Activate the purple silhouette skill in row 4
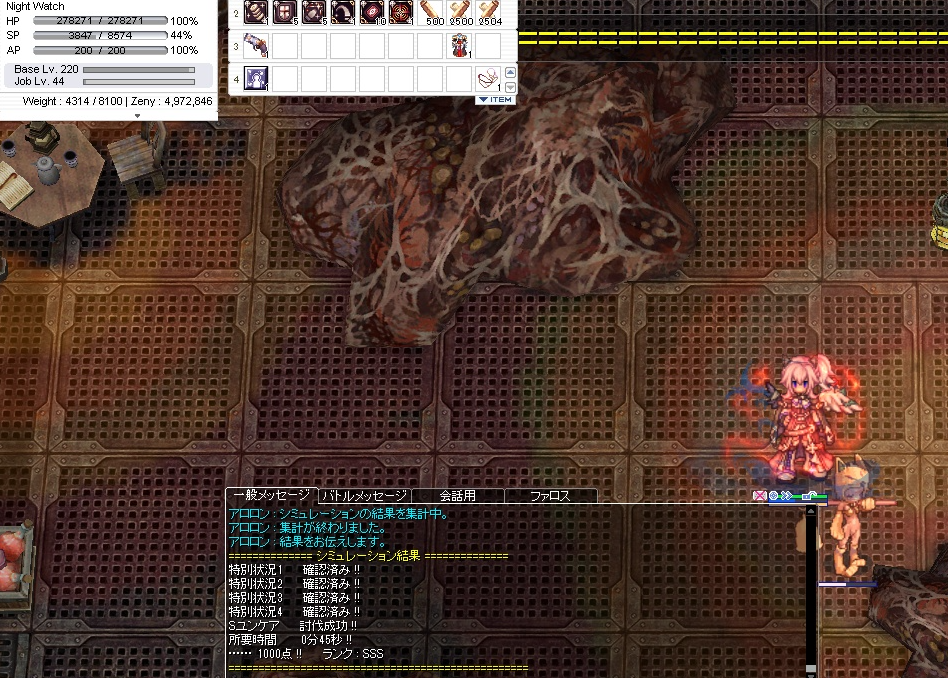The width and height of the screenshot is (948, 678). (x=257, y=78)
